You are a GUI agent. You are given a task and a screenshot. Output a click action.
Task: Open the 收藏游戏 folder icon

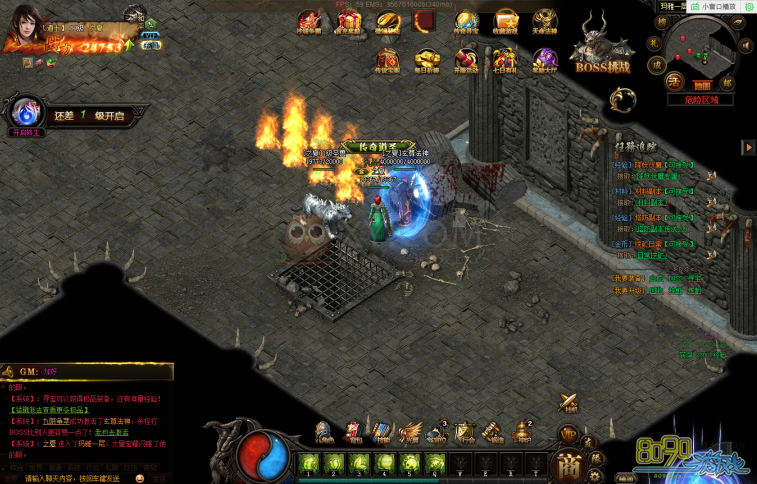click(506, 22)
